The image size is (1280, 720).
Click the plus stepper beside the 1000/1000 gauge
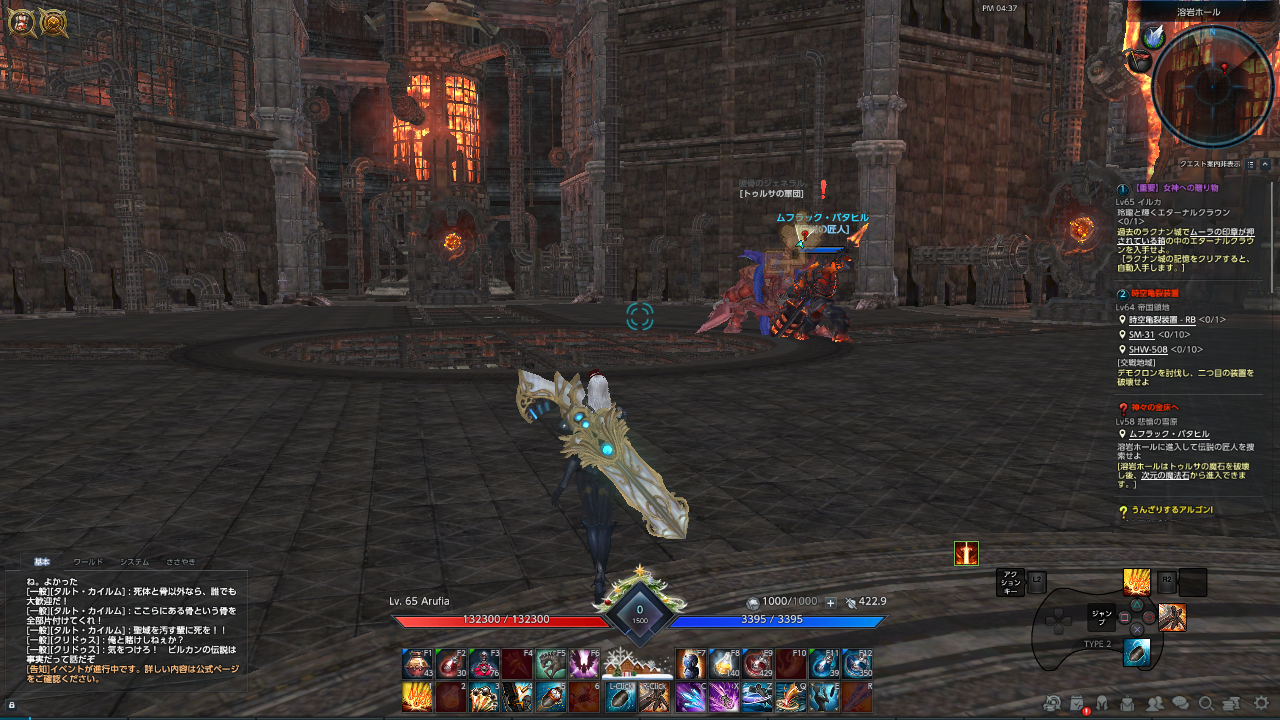[830, 603]
